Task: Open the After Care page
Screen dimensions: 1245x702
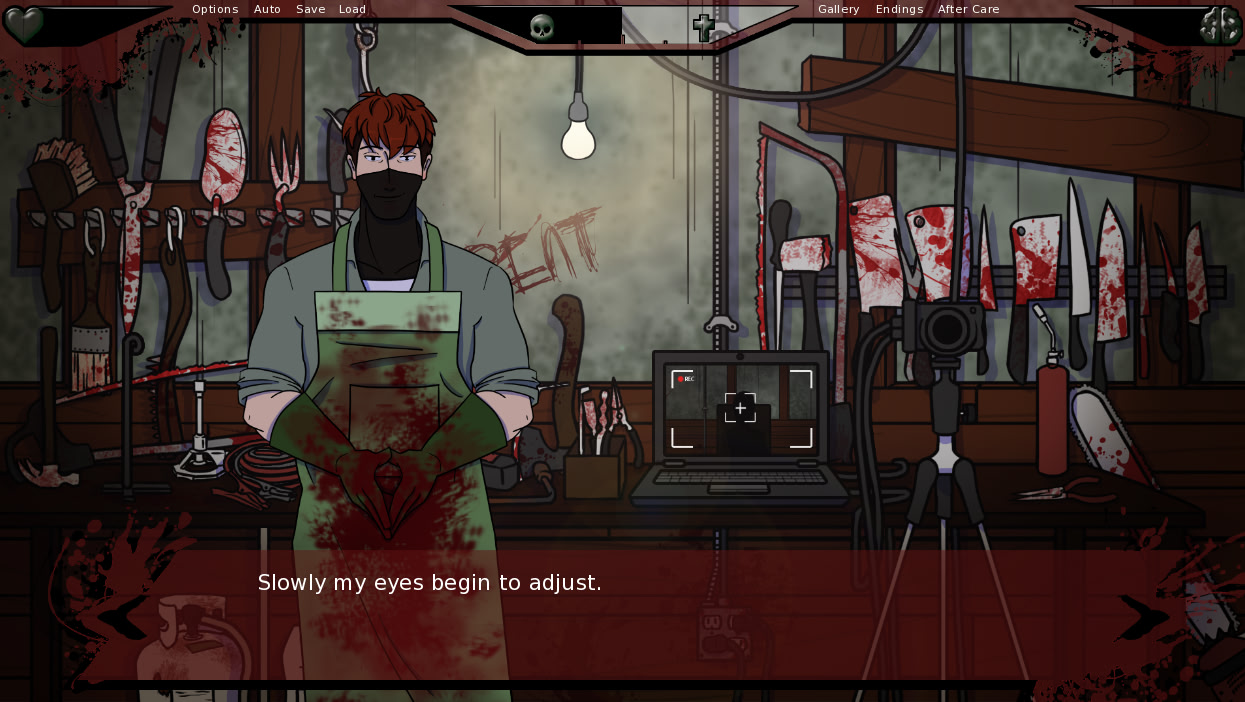Action: (x=968, y=9)
